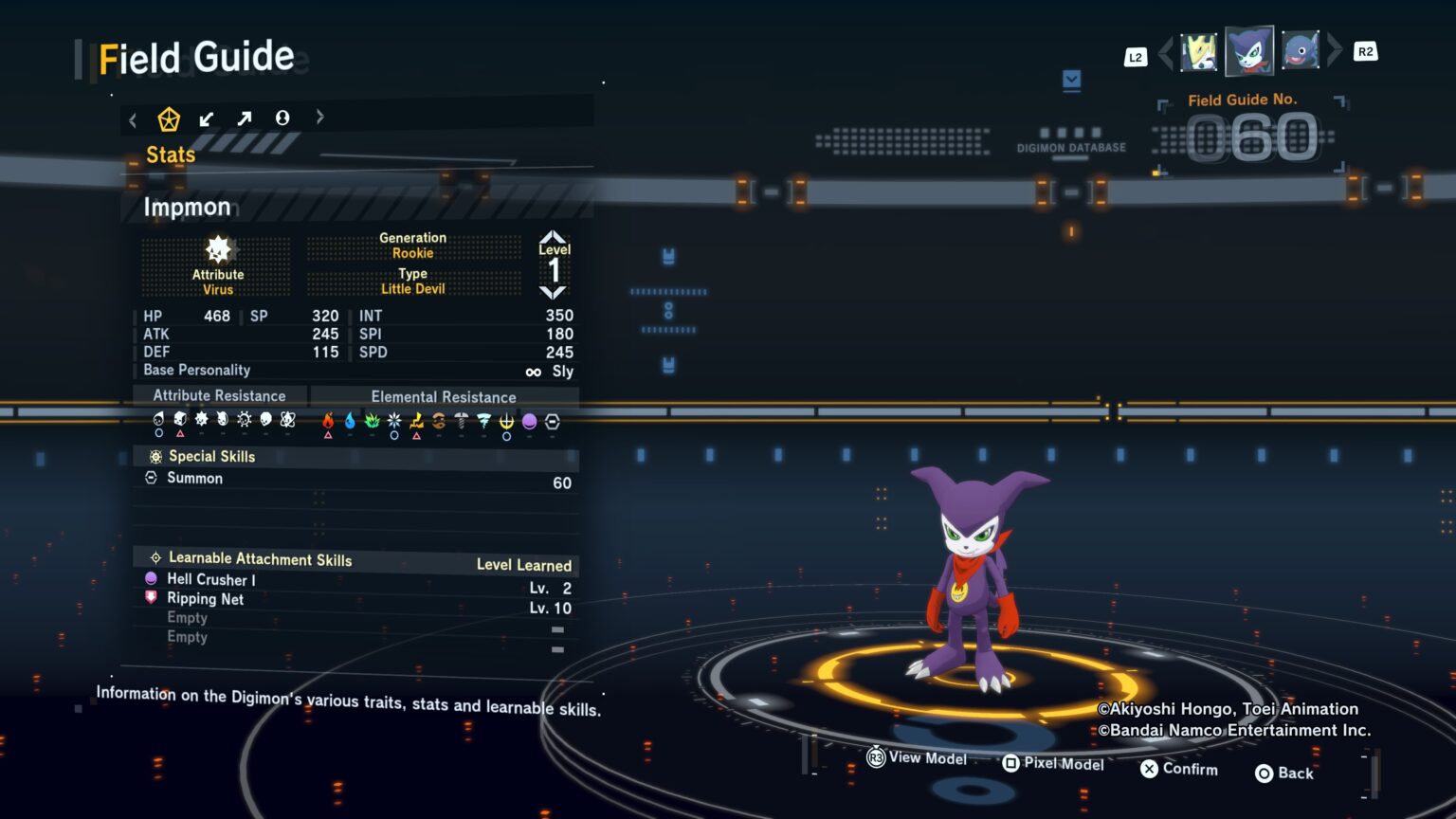The image size is (1456, 819).
Task: Select the profile person icon
Action: pyautogui.click(x=282, y=118)
